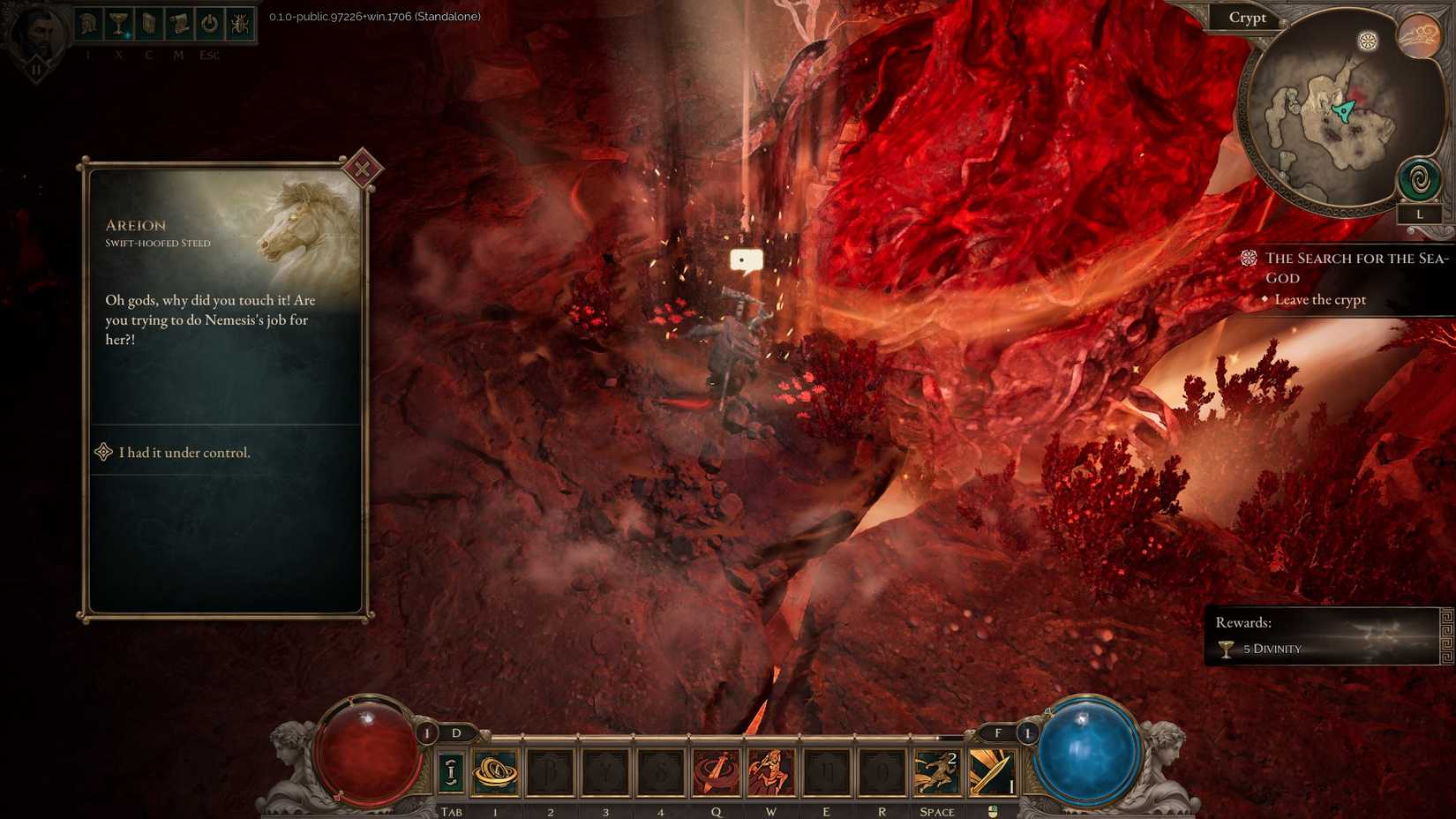Close the Areion dialogue window
The height and width of the screenshot is (819, 1456).
point(362,168)
